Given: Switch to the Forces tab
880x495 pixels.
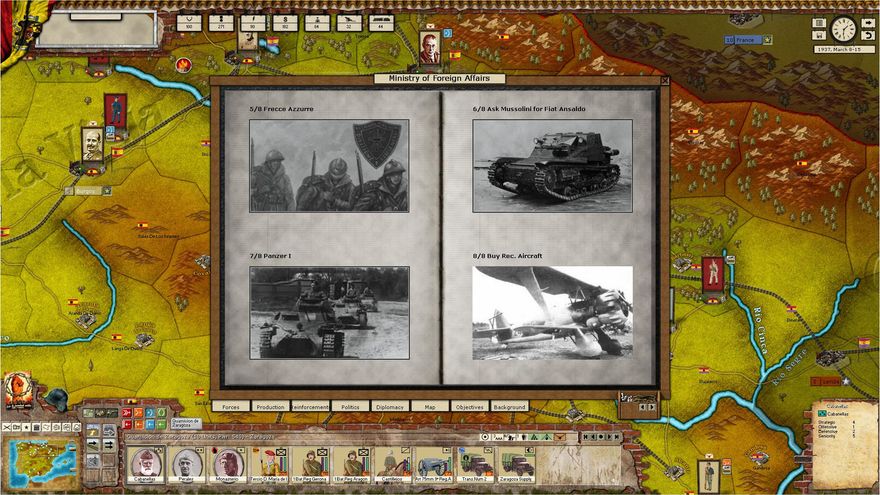Looking at the screenshot, I should pyautogui.click(x=230, y=407).
